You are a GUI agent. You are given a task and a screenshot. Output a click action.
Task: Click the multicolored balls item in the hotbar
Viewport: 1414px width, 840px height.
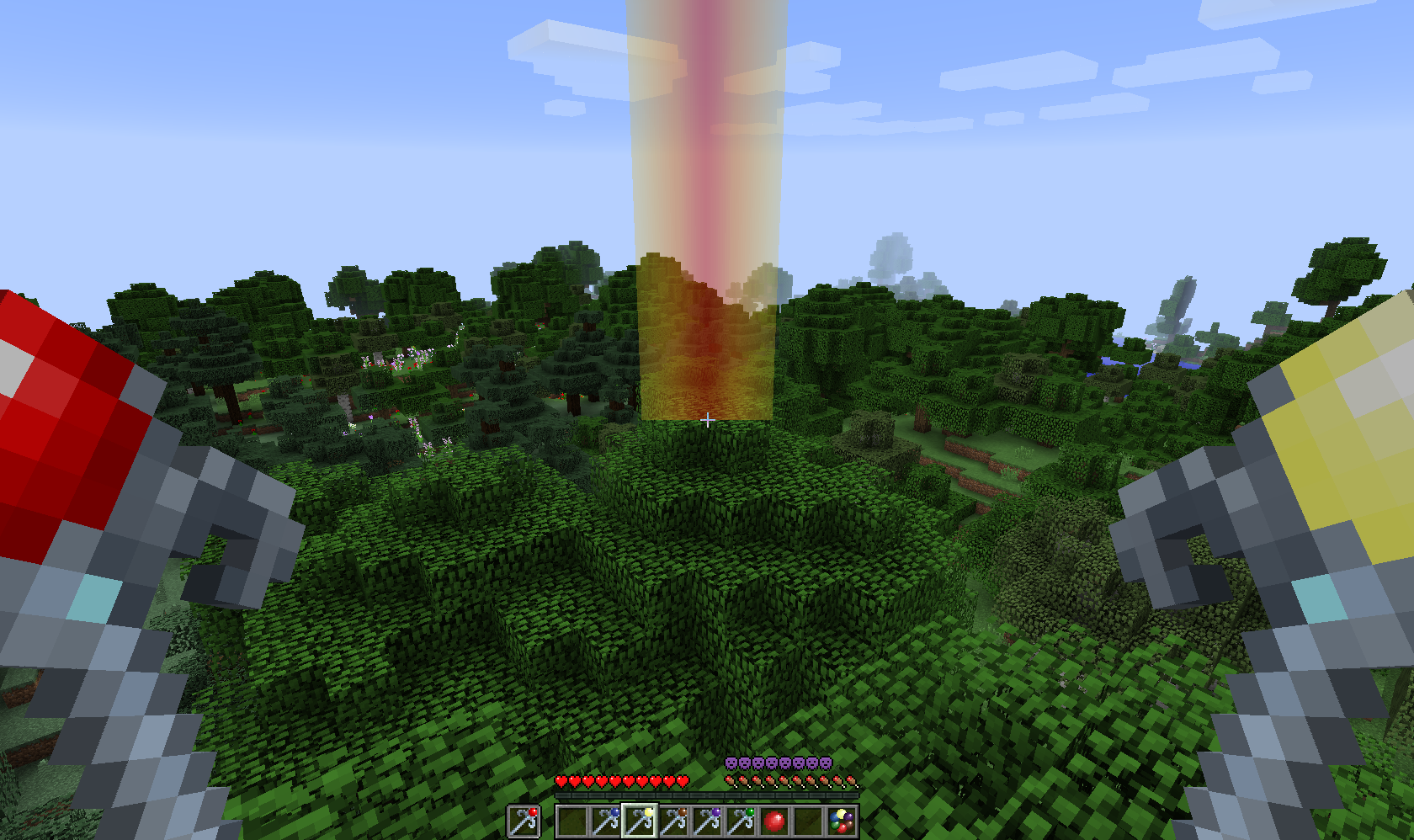click(841, 821)
